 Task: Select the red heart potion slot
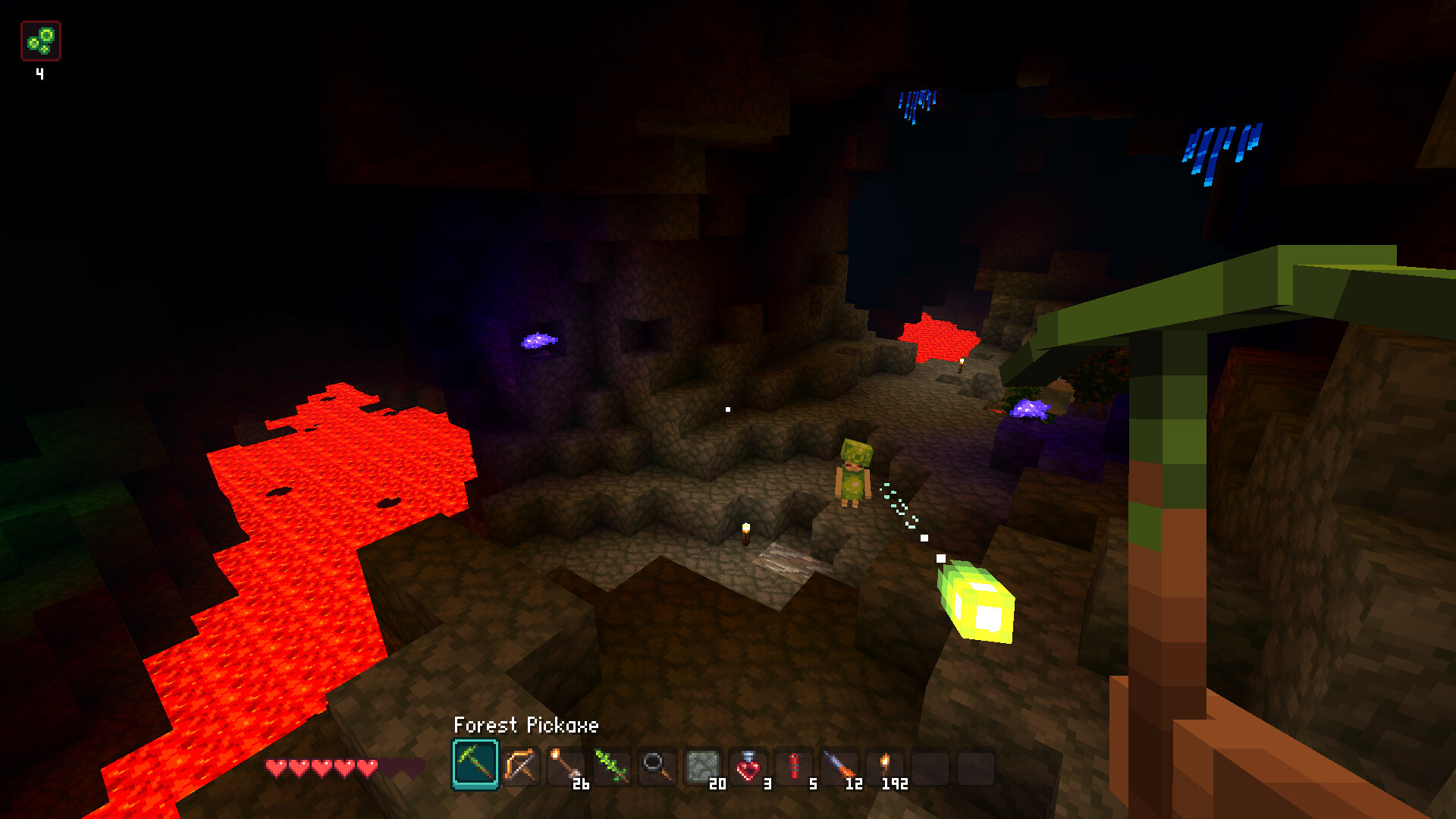click(x=748, y=766)
